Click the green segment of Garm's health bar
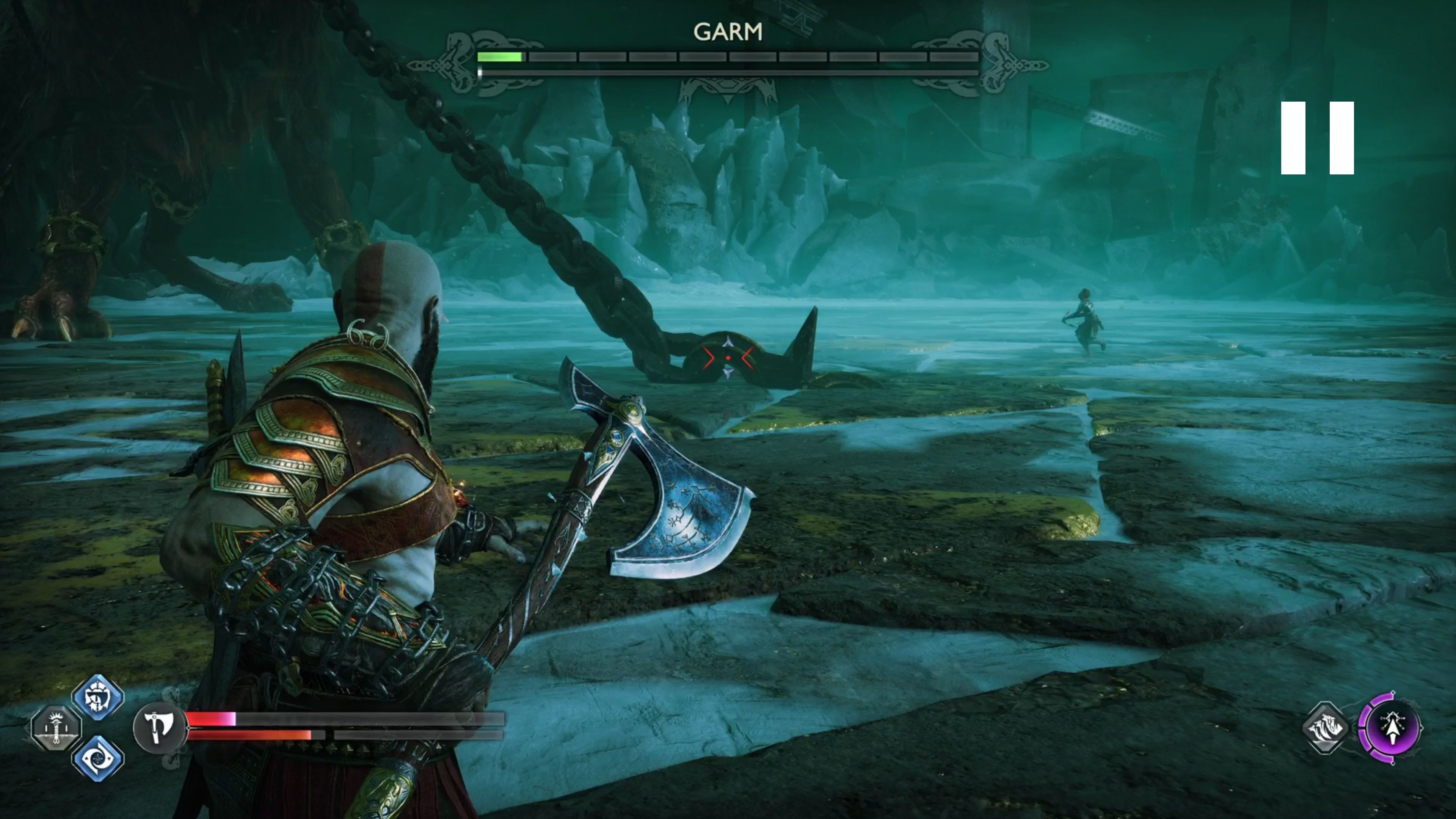1456x819 pixels. [500, 56]
